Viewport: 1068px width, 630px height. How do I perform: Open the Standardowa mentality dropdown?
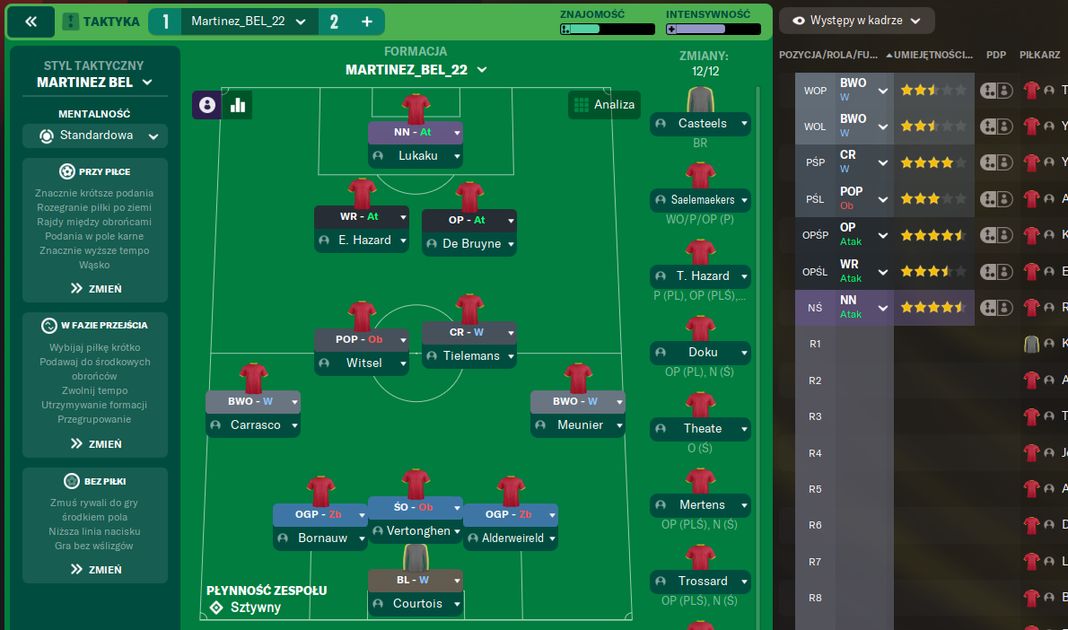click(95, 136)
